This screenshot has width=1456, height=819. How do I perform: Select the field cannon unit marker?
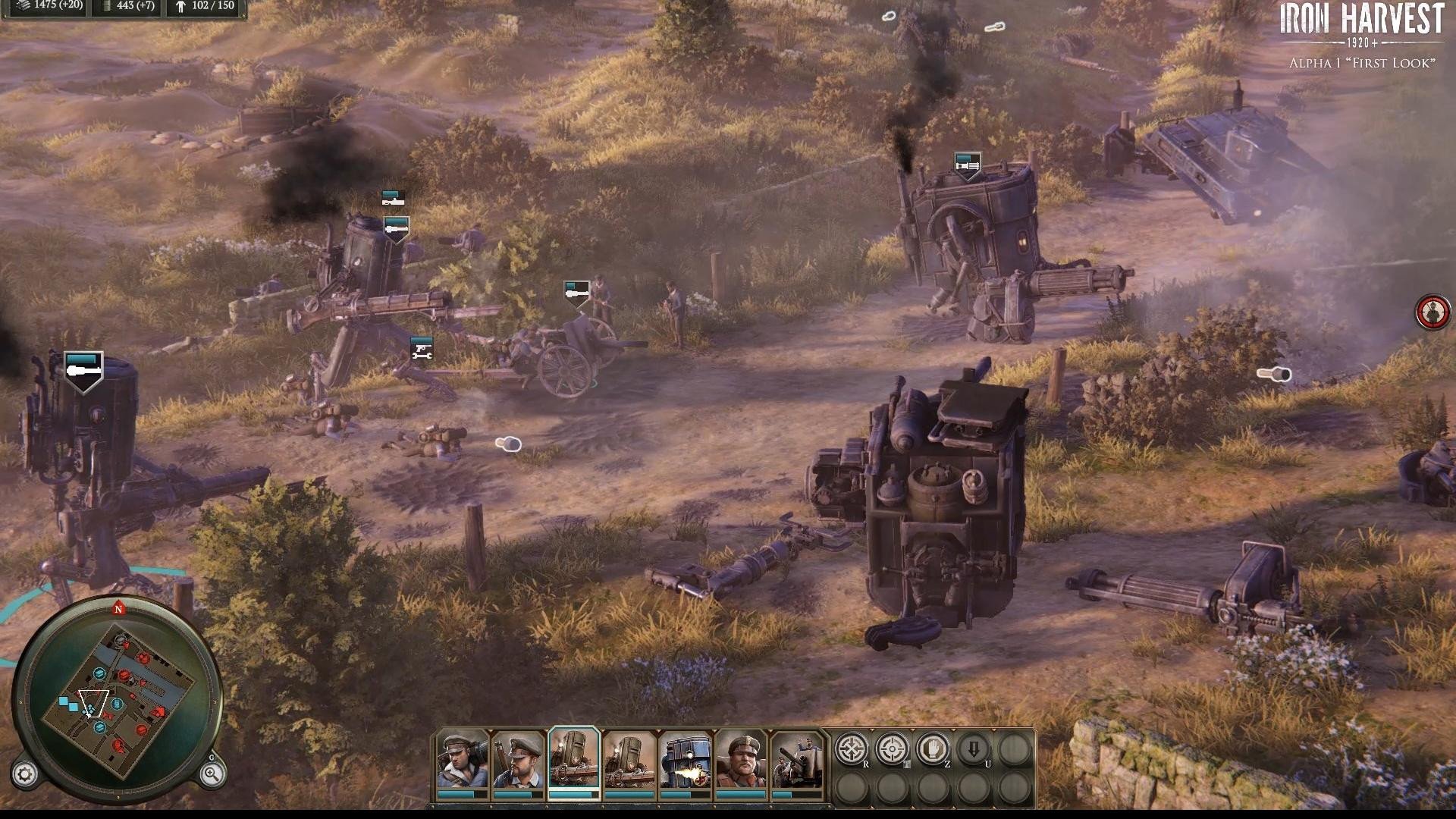576,293
